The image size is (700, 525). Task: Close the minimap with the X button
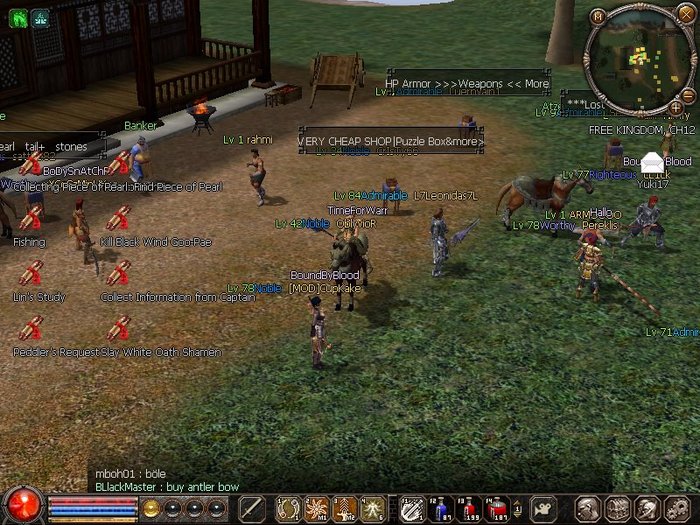684,16
